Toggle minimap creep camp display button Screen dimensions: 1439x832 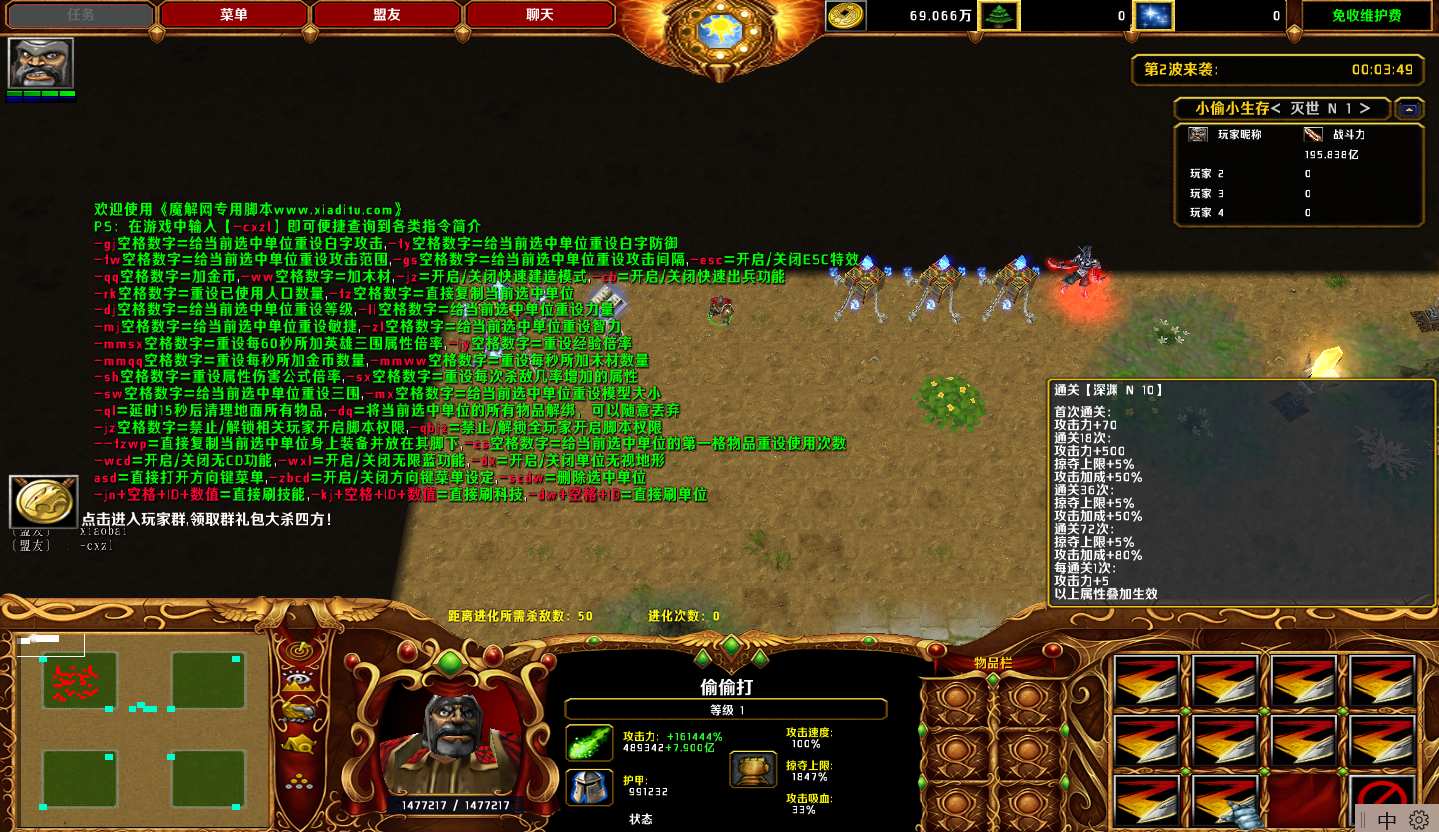[297, 744]
